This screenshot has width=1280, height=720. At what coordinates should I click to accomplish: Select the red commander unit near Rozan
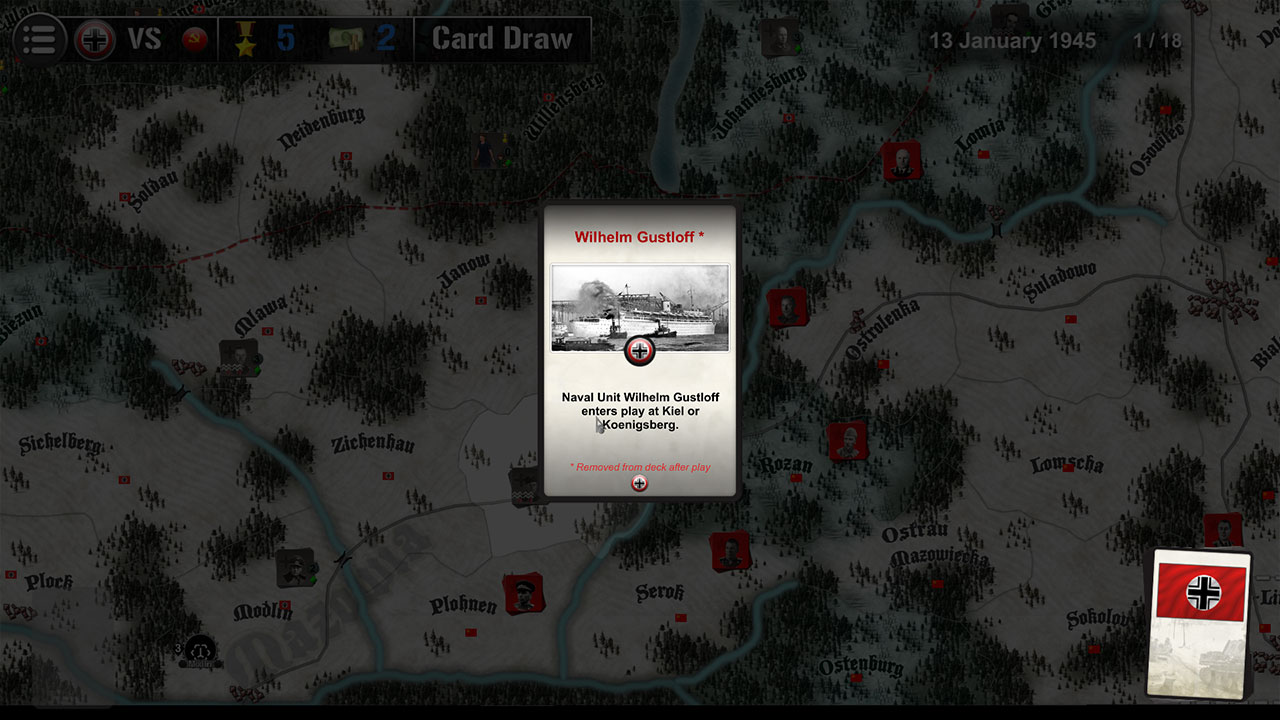(x=847, y=440)
